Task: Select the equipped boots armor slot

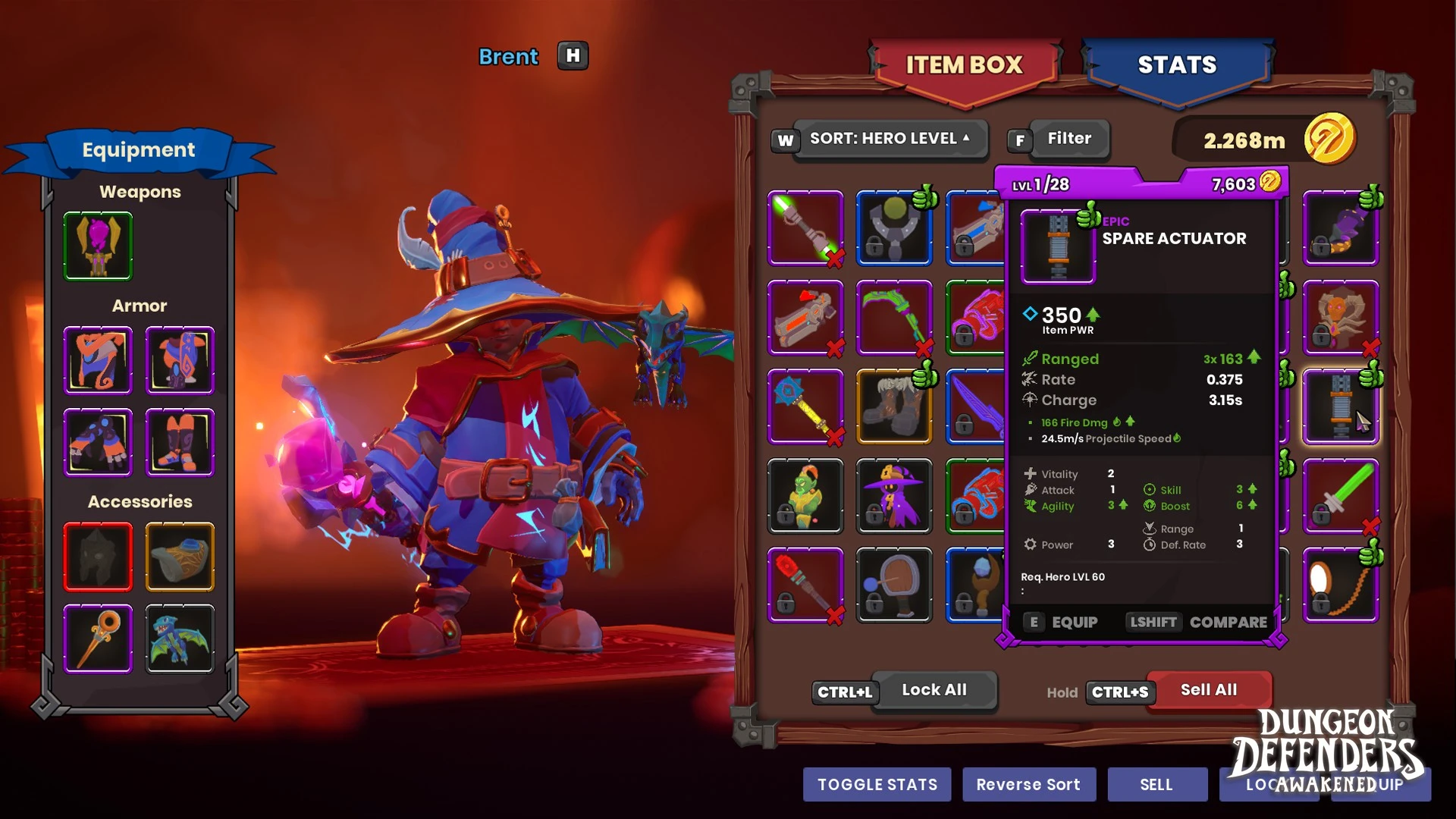Action: [180, 442]
